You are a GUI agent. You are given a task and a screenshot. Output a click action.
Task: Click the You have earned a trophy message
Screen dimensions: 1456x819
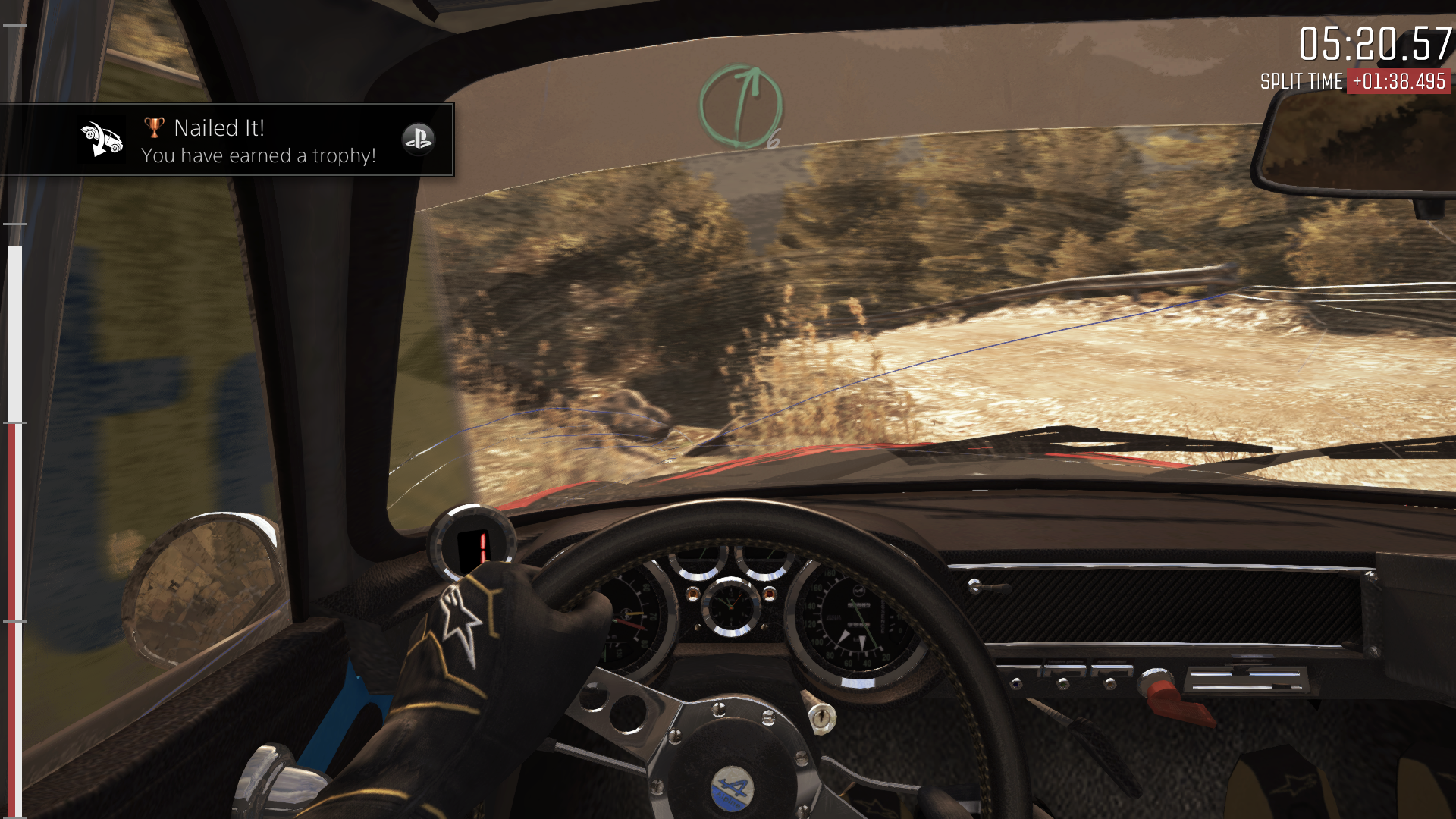[259, 156]
